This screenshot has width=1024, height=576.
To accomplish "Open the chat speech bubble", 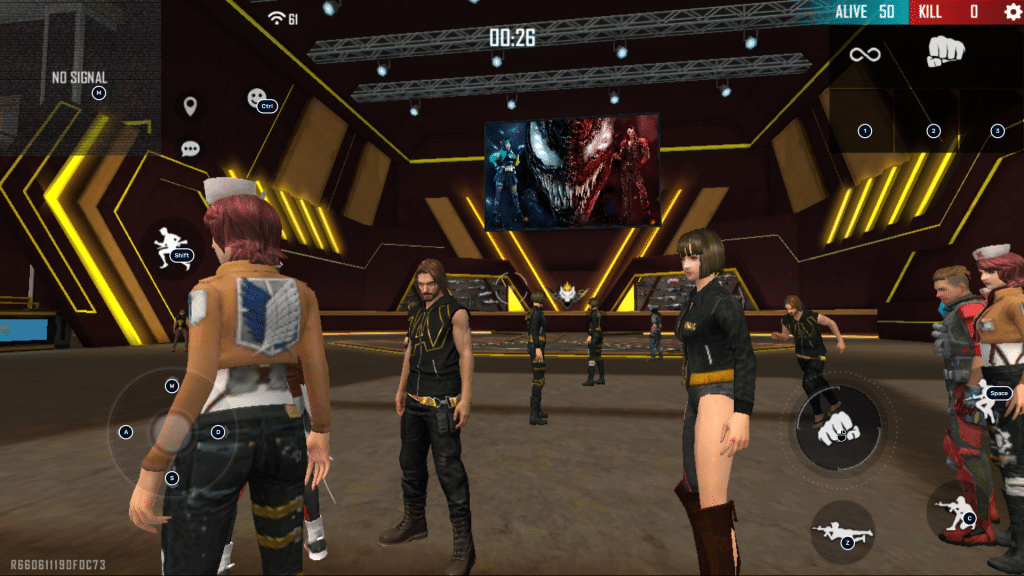I will (x=190, y=149).
